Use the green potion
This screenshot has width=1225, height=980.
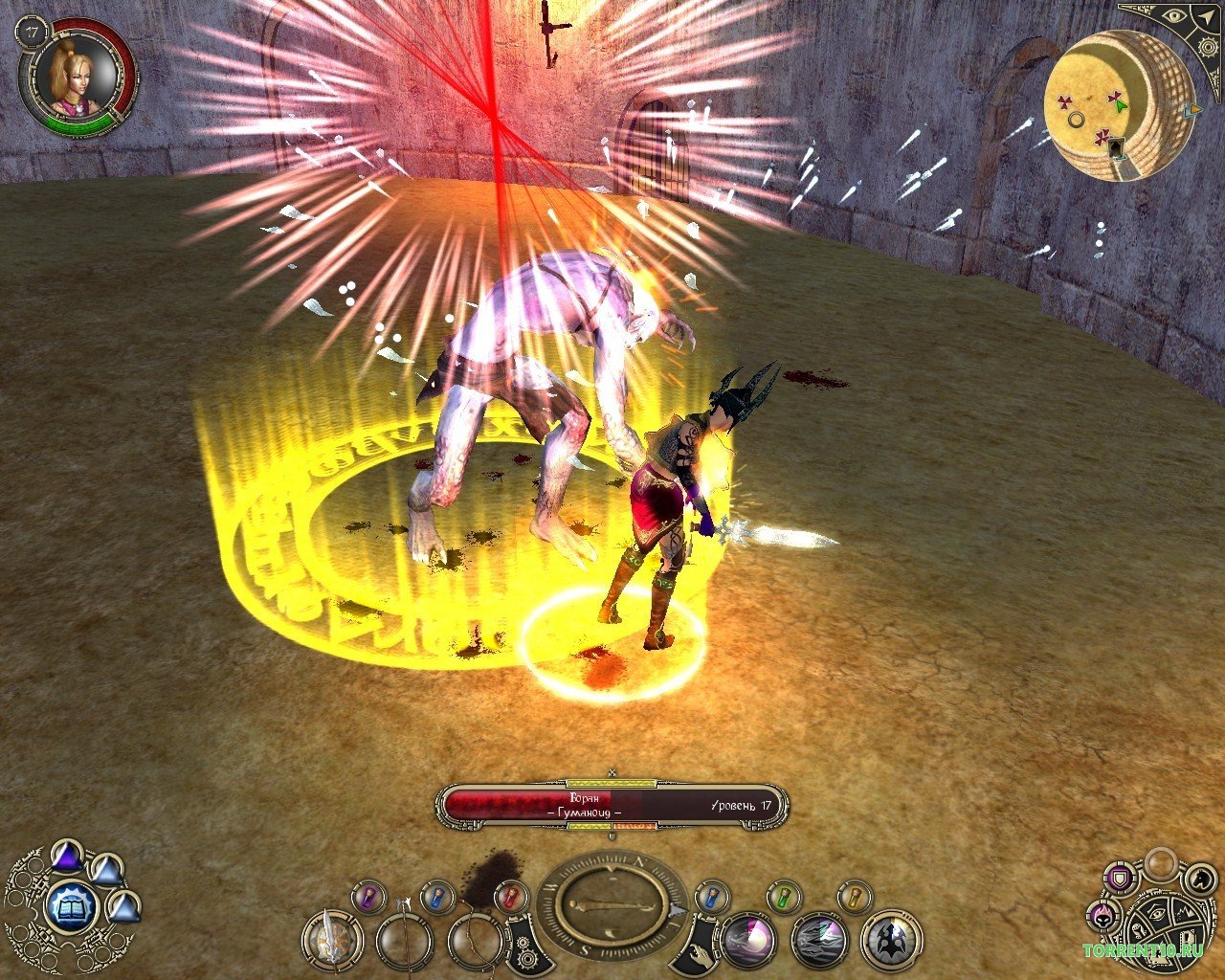click(784, 897)
